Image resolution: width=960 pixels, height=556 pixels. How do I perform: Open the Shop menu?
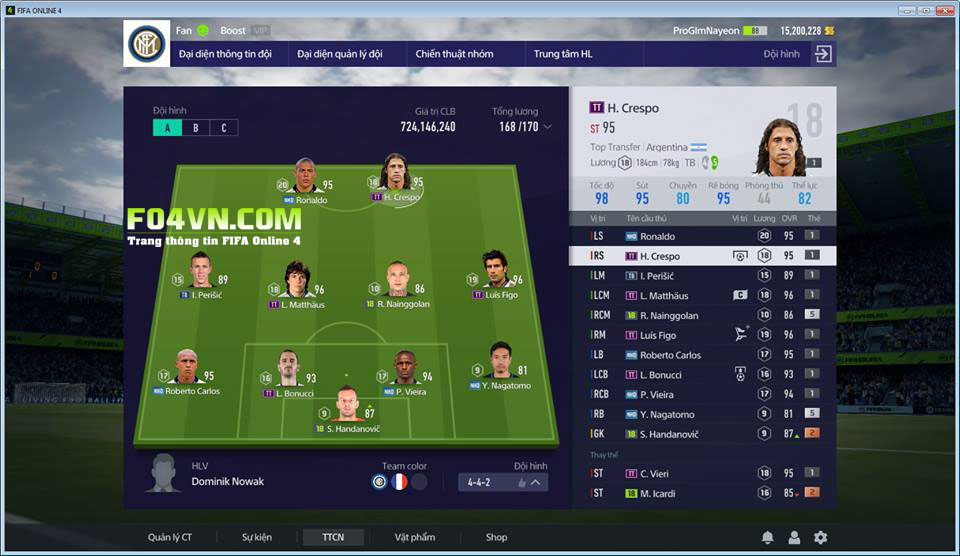pos(496,537)
